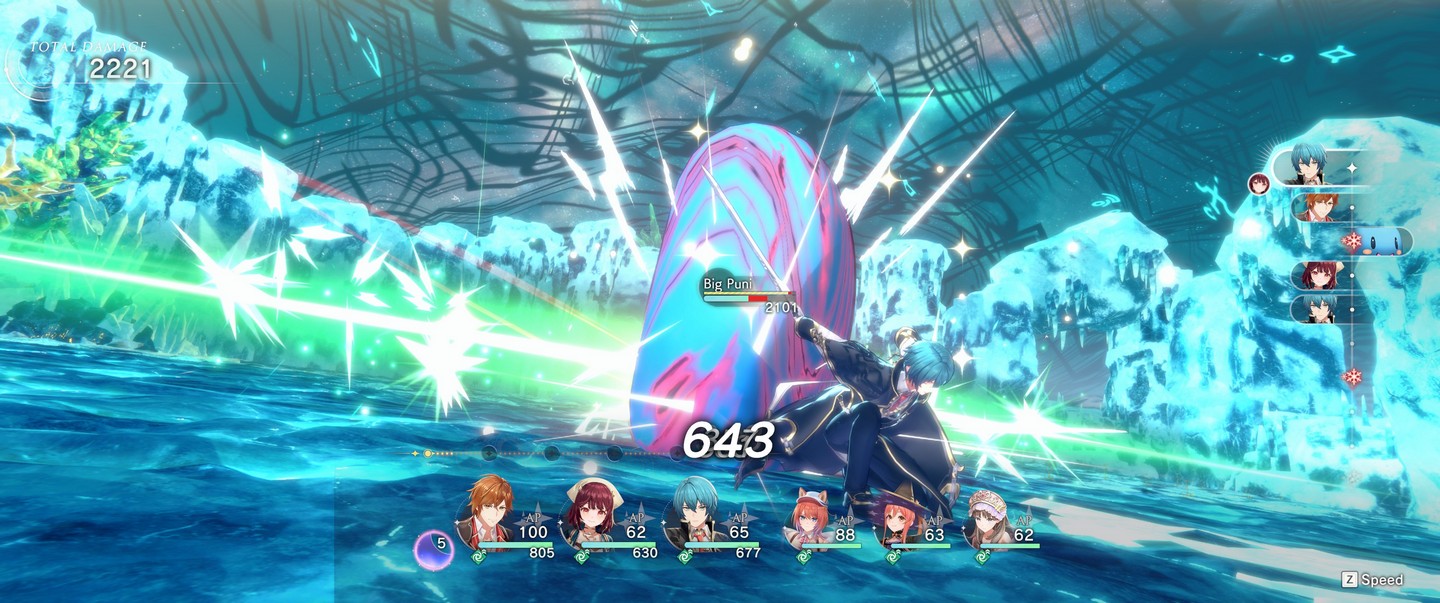
Task: Click the purple orb showing 5
Action: (x=433, y=549)
